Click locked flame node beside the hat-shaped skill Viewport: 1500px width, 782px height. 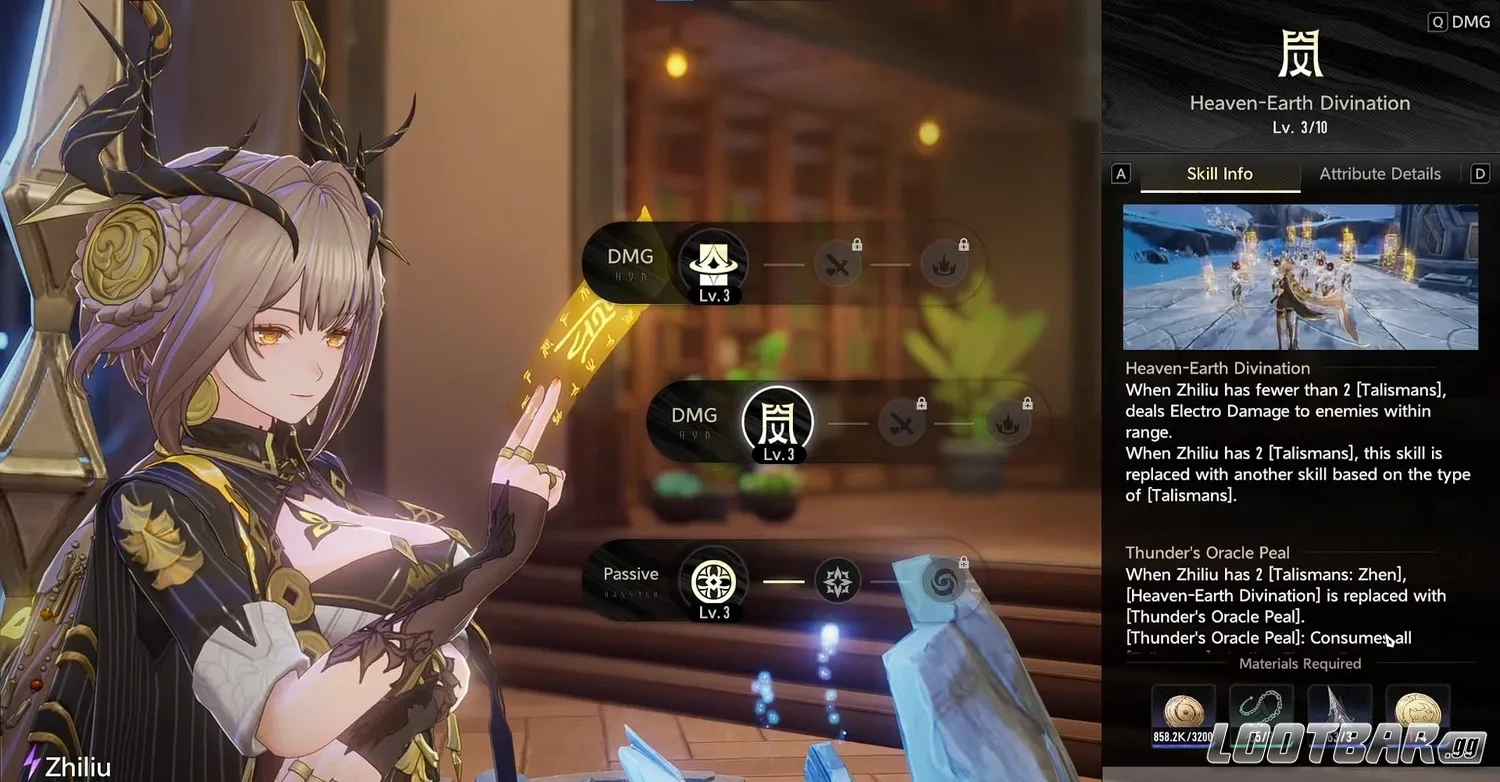coord(943,264)
